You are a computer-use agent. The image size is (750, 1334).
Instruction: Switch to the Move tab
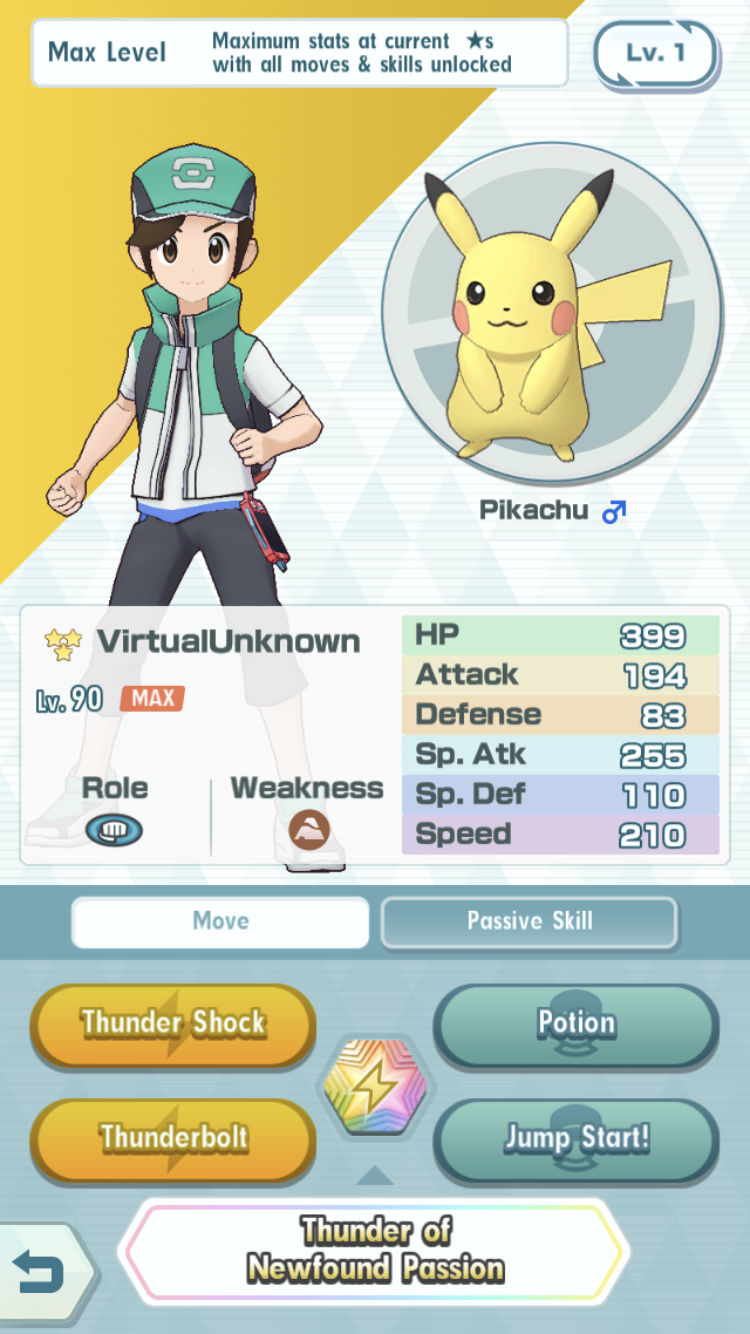tap(220, 921)
